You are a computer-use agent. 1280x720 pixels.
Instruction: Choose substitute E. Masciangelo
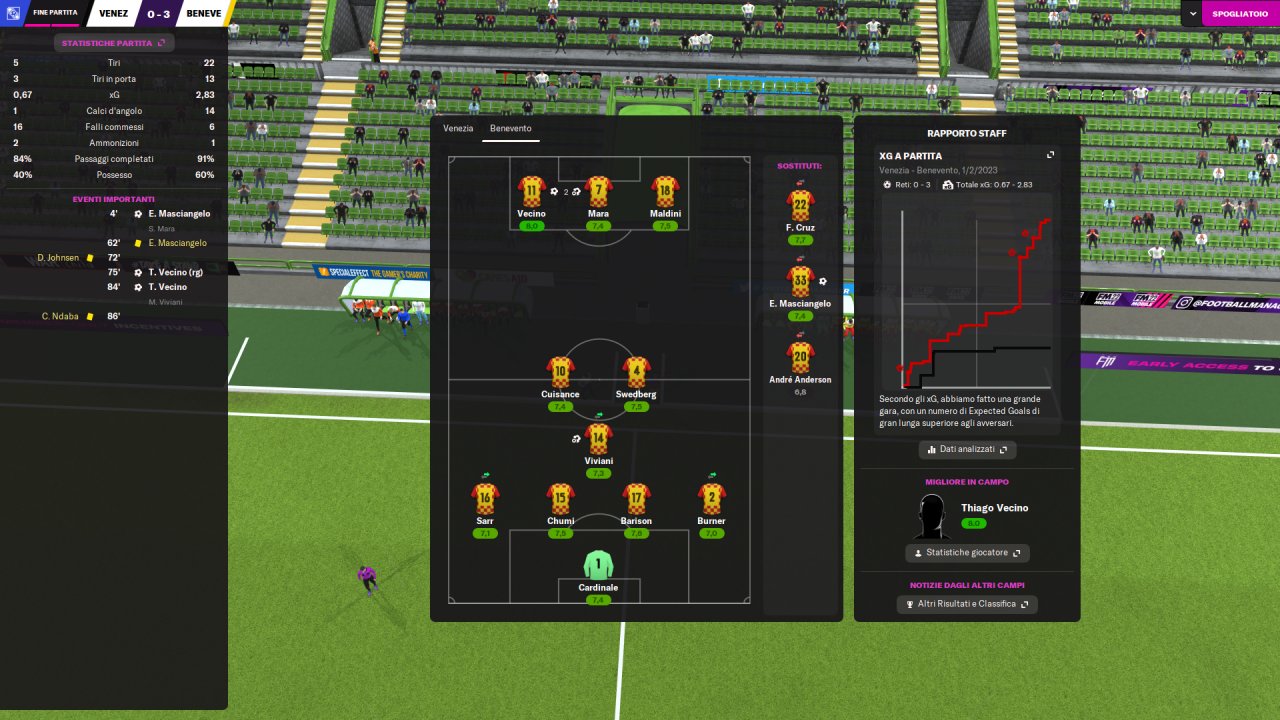(800, 281)
